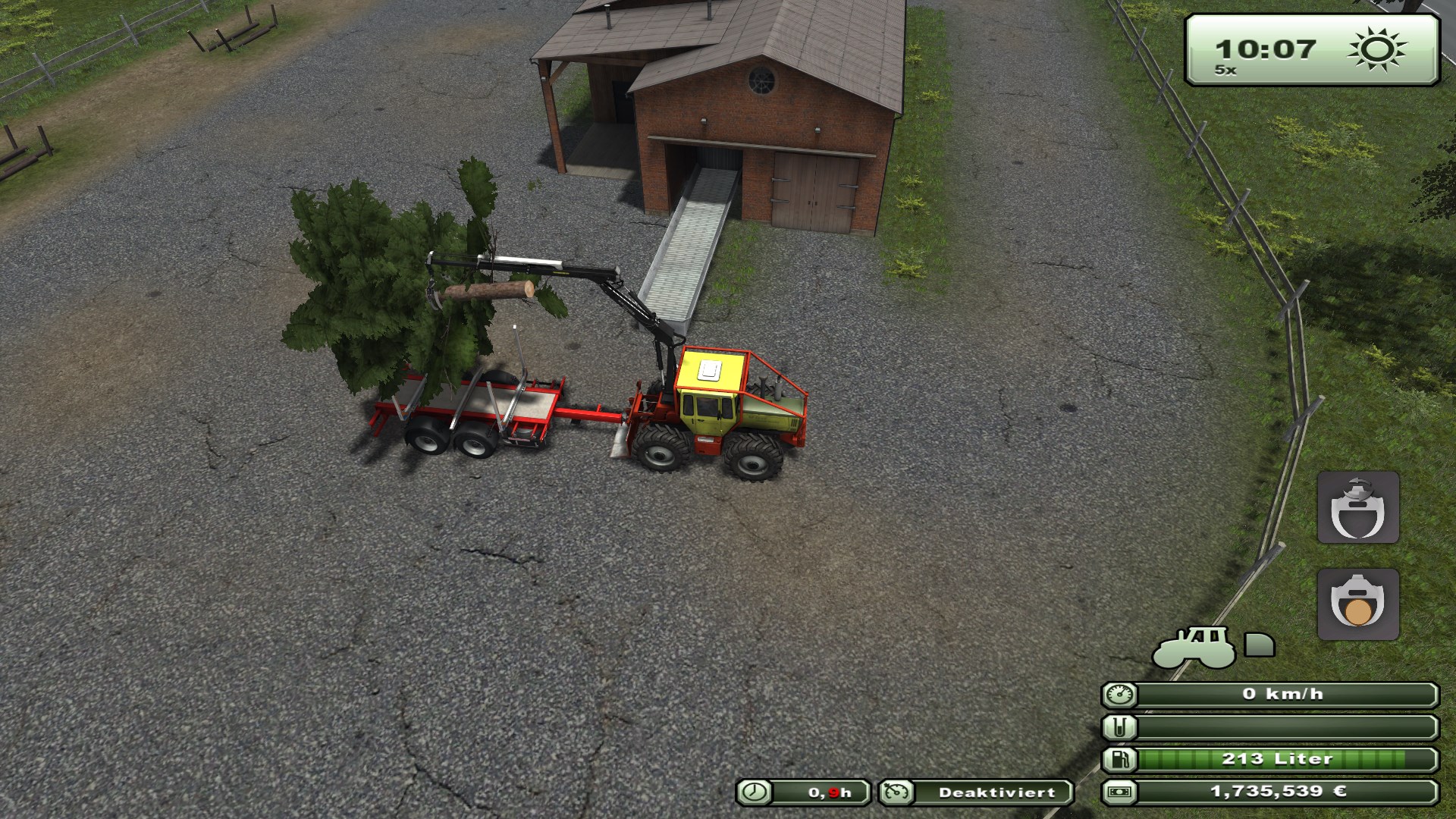Toggle the cruise control Deaktiviert indicator

pyautogui.click(x=977, y=792)
